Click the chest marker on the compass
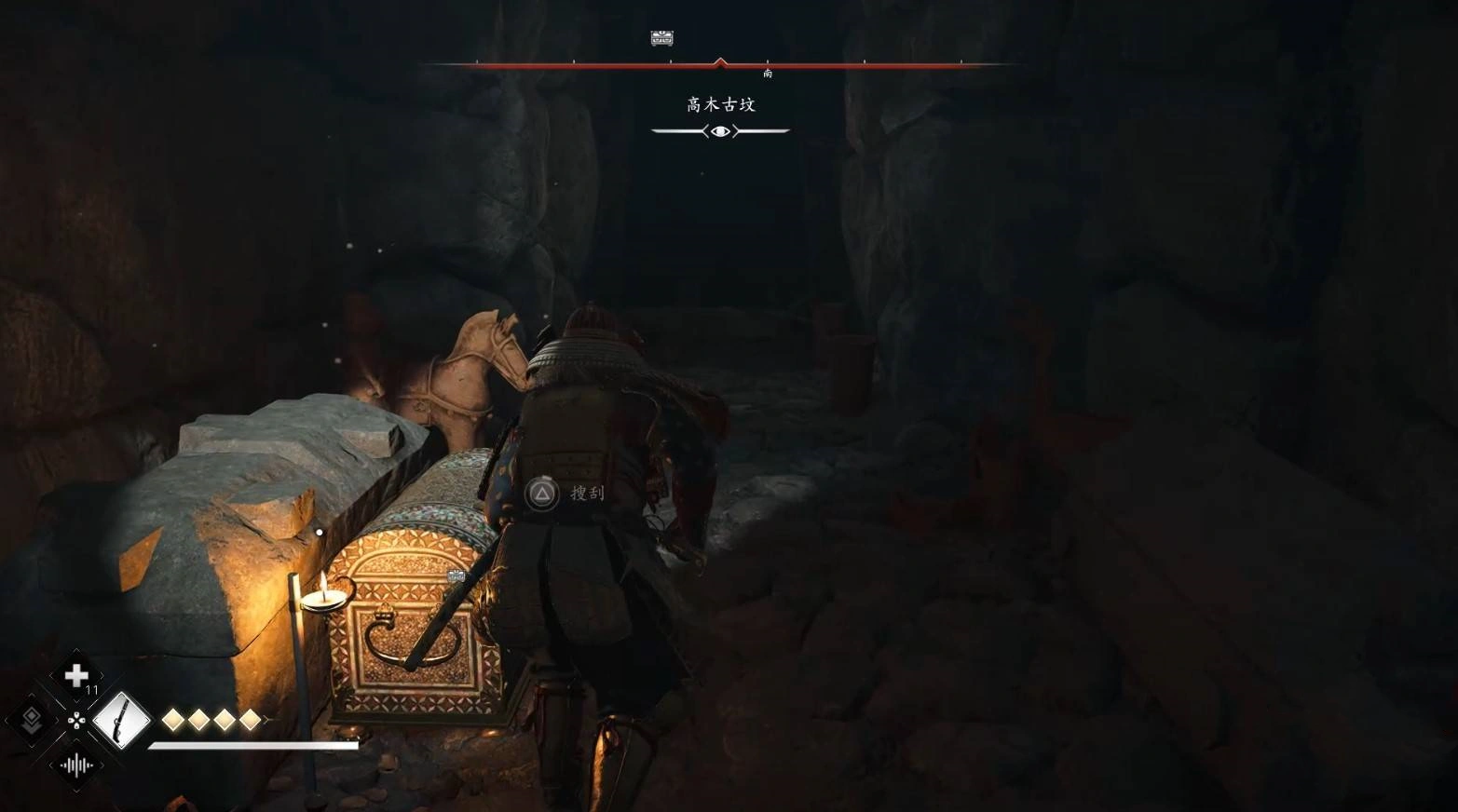 [x=661, y=38]
